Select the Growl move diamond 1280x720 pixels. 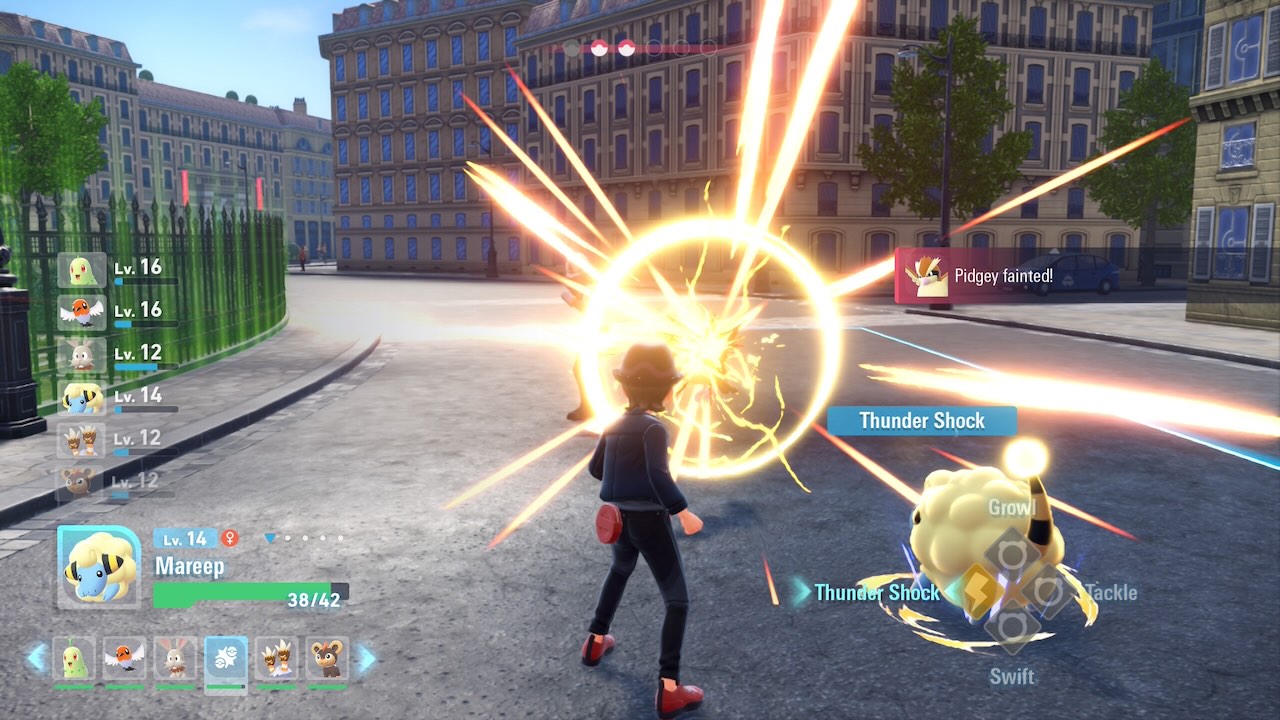[1012, 553]
